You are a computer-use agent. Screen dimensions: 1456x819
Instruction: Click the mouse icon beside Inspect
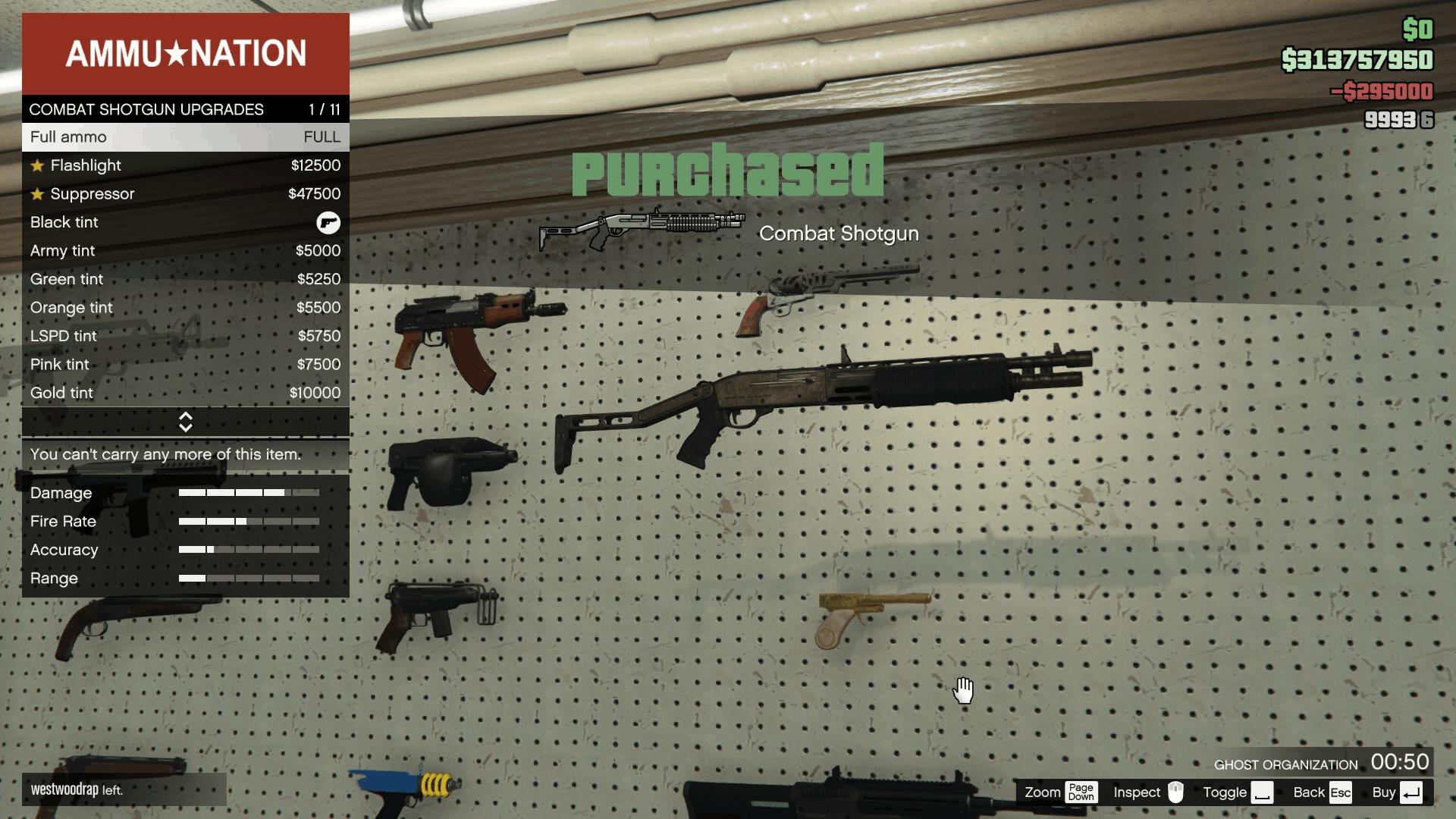tap(1175, 792)
